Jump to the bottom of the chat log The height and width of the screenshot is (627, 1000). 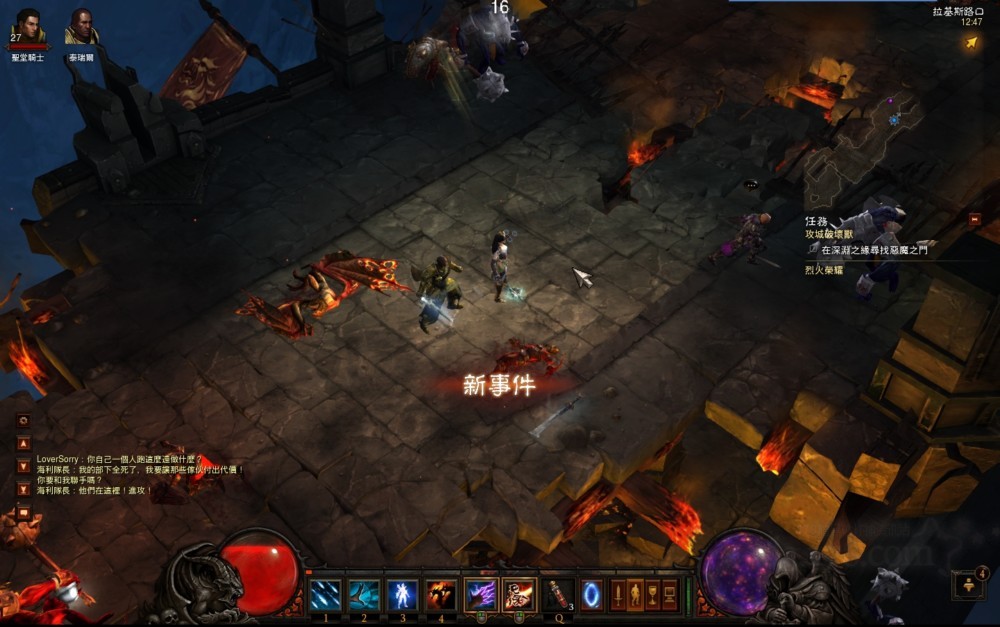click(23, 490)
